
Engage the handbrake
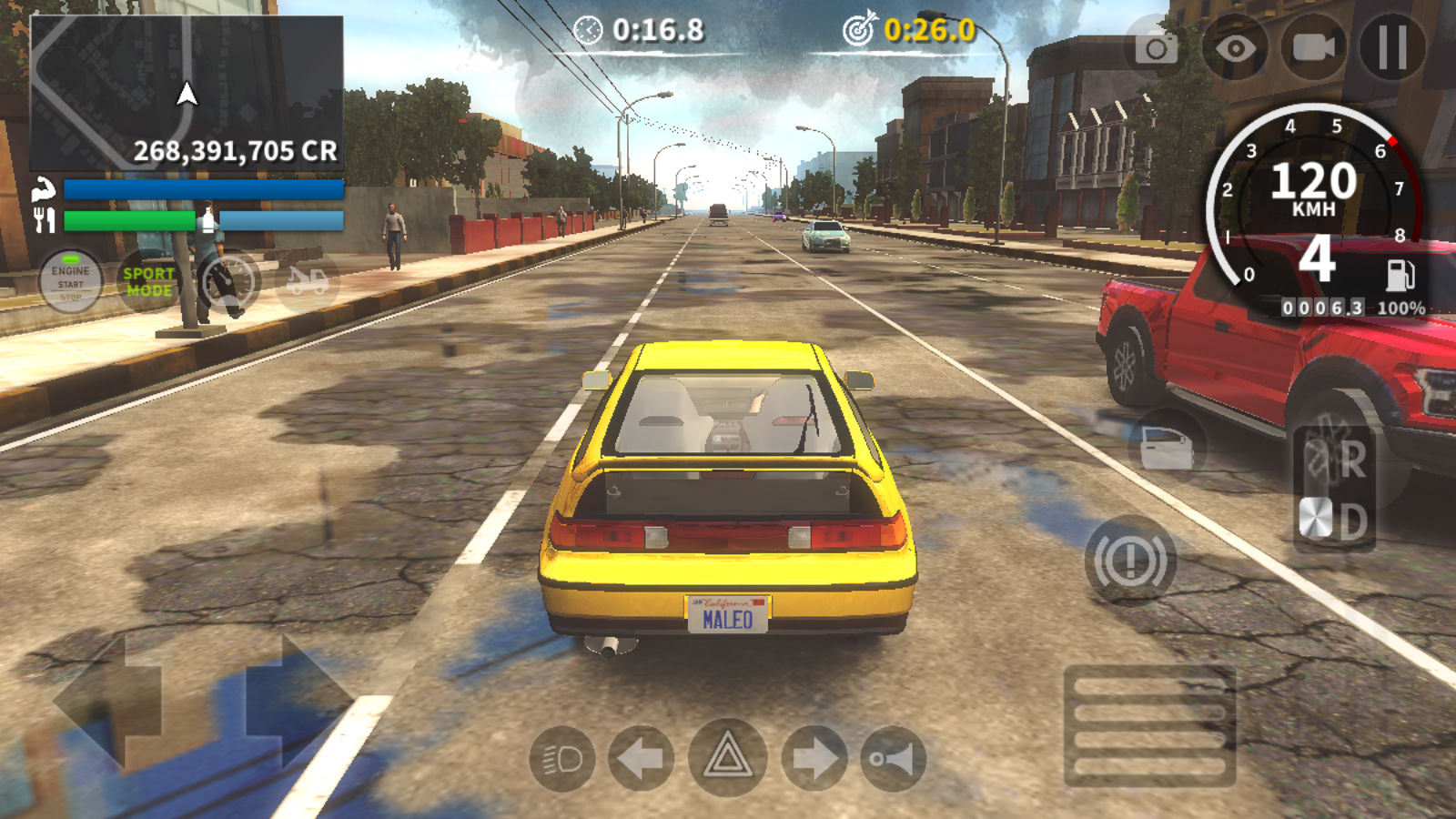pos(1130,561)
